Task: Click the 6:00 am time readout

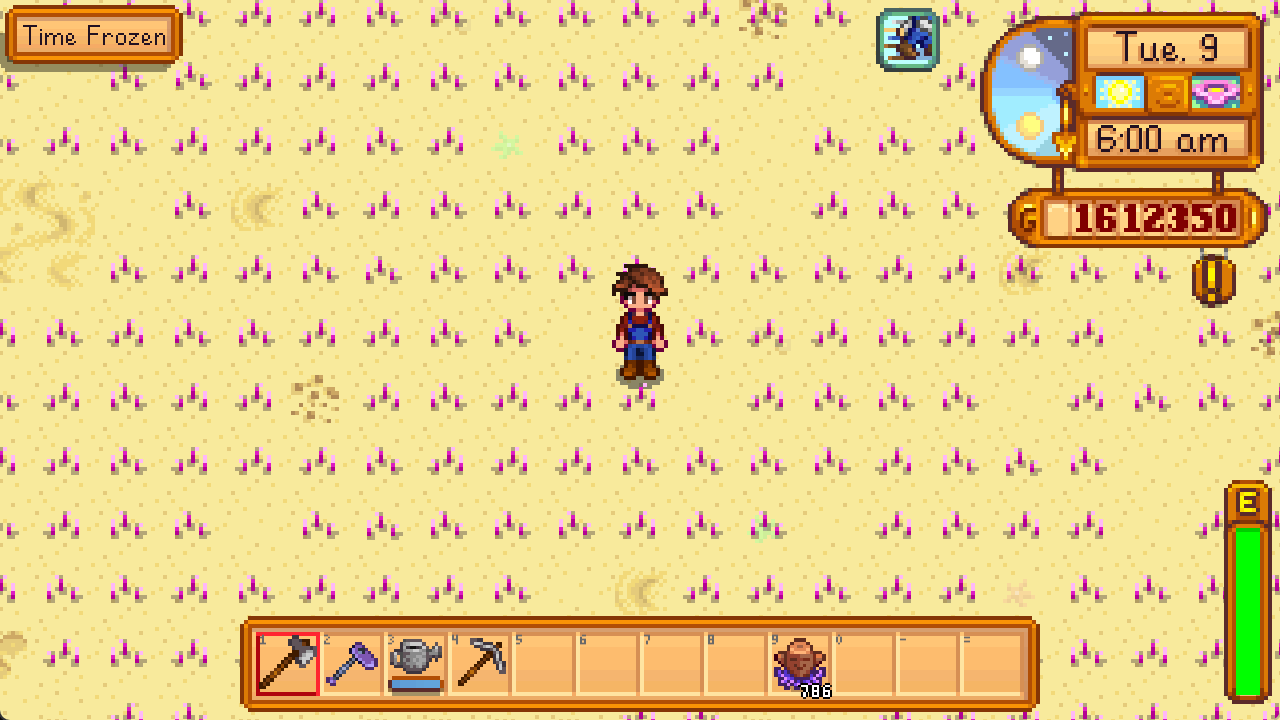Action: point(1163,140)
